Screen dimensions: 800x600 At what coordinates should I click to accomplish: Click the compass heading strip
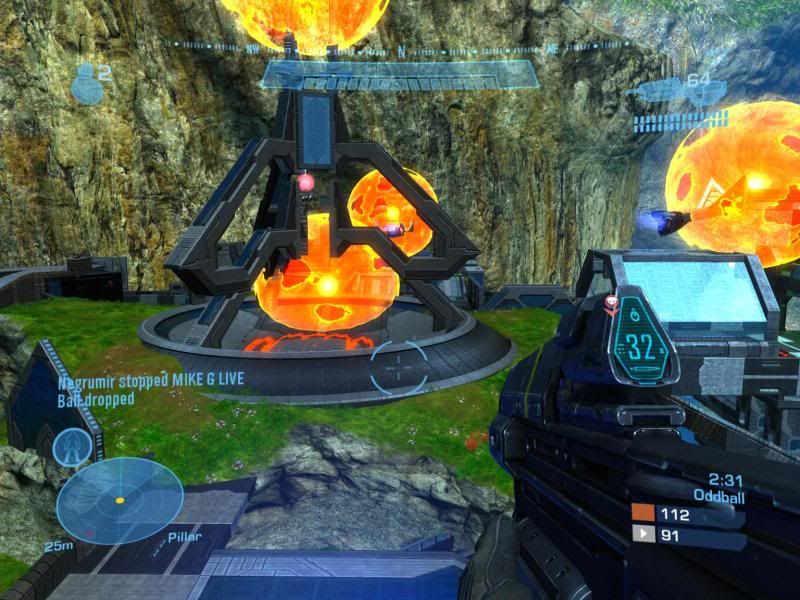coord(400,46)
